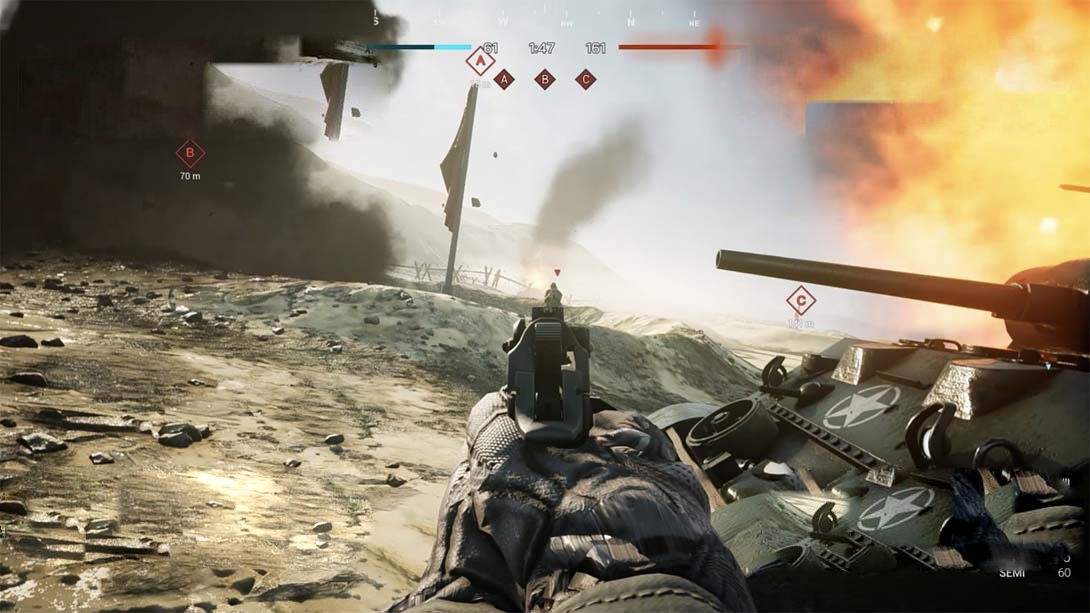1090x613 pixels.
Task: Select the solid A flag in the objective row
Action: pyautogui.click(x=504, y=80)
